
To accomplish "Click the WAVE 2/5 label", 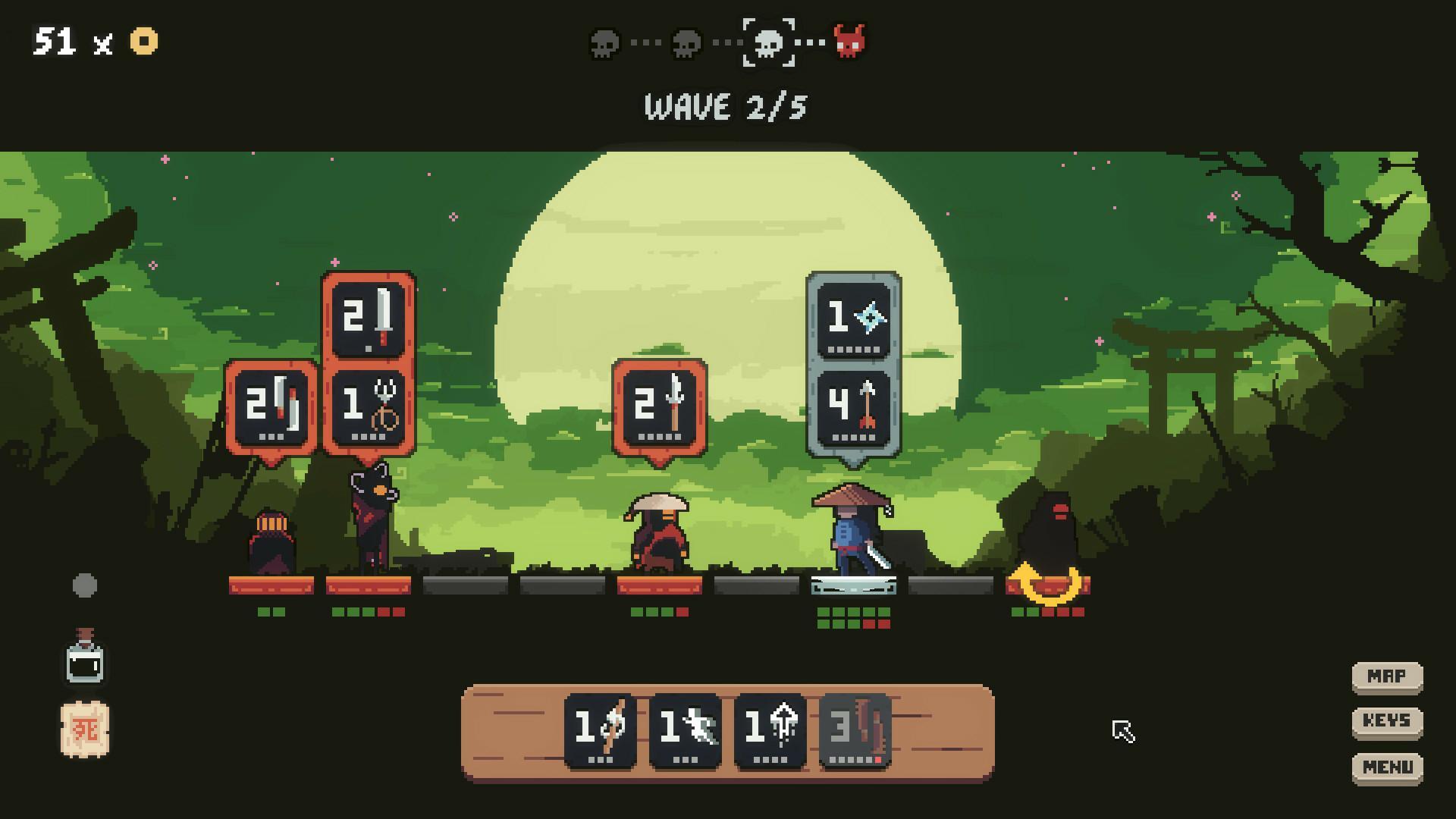I will tap(726, 106).
